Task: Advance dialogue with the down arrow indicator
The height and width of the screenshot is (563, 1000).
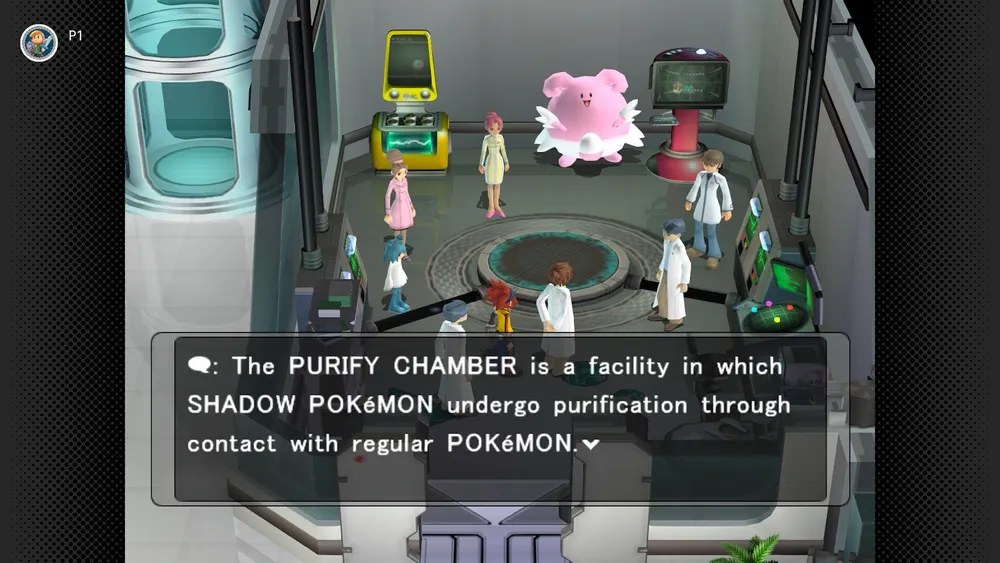Action: (x=591, y=445)
